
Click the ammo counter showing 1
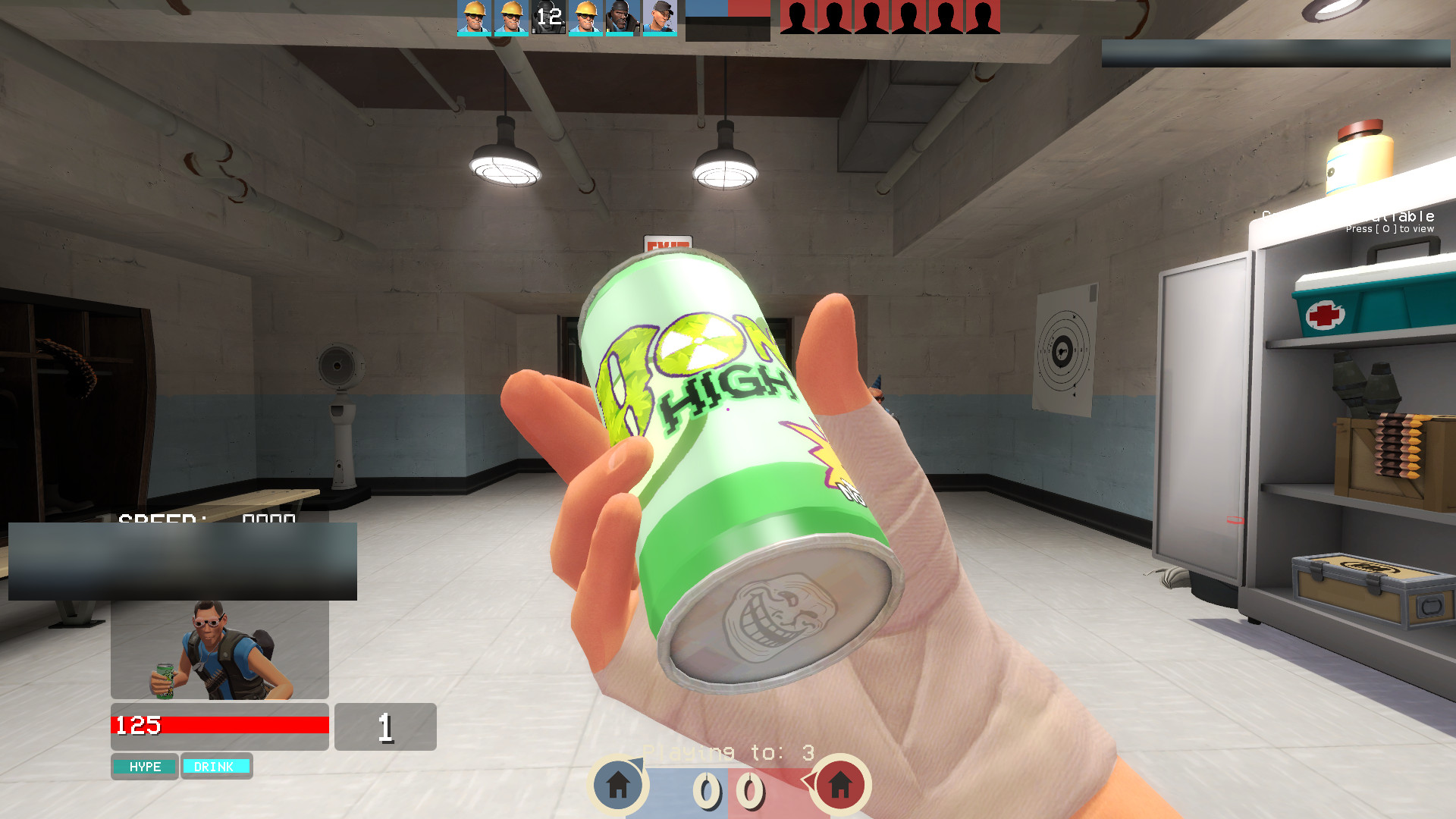coord(386,726)
